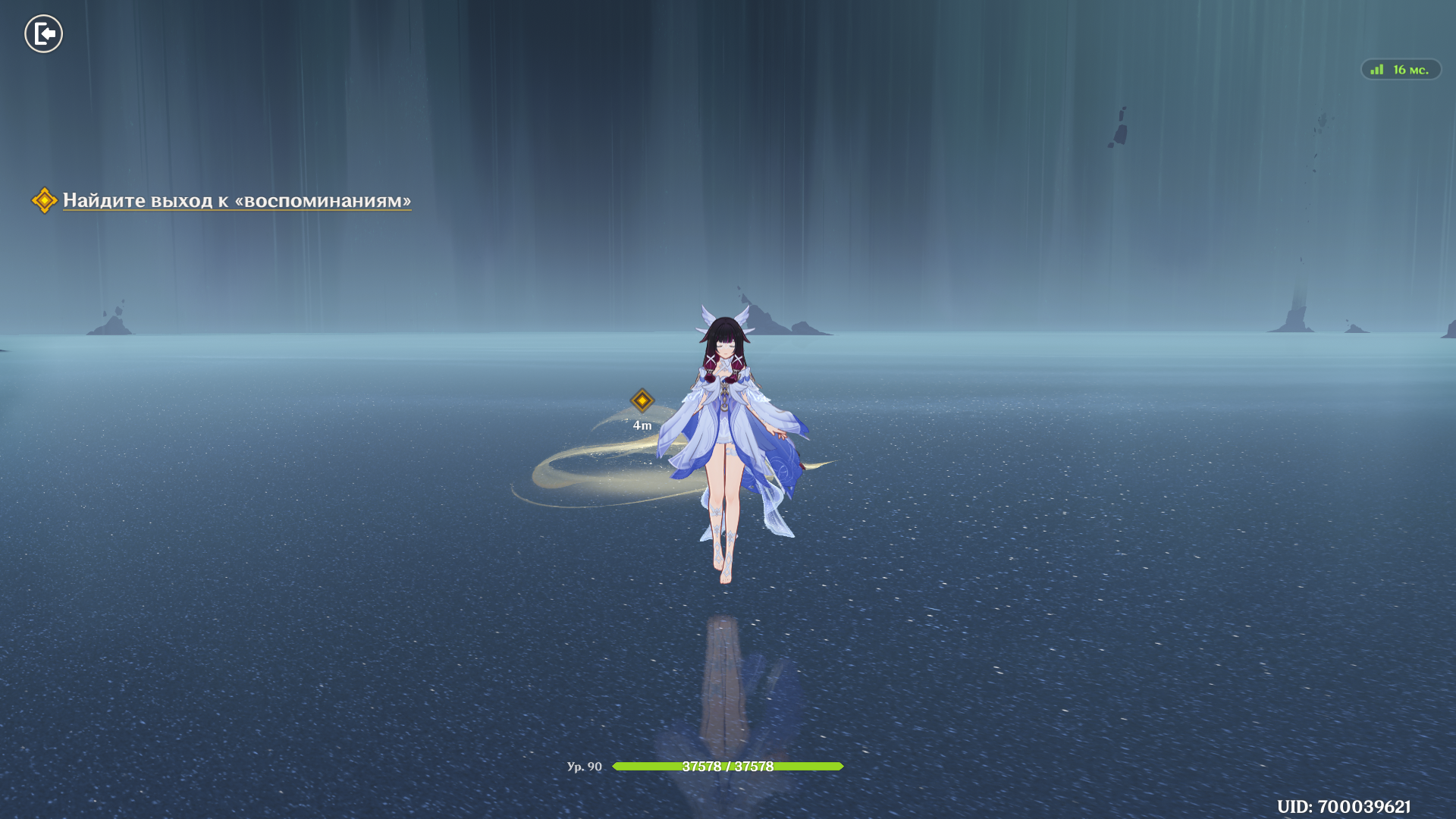
Task: Check the network ping indicator showing 16 ms
Action: click(x=1401, y=70)
